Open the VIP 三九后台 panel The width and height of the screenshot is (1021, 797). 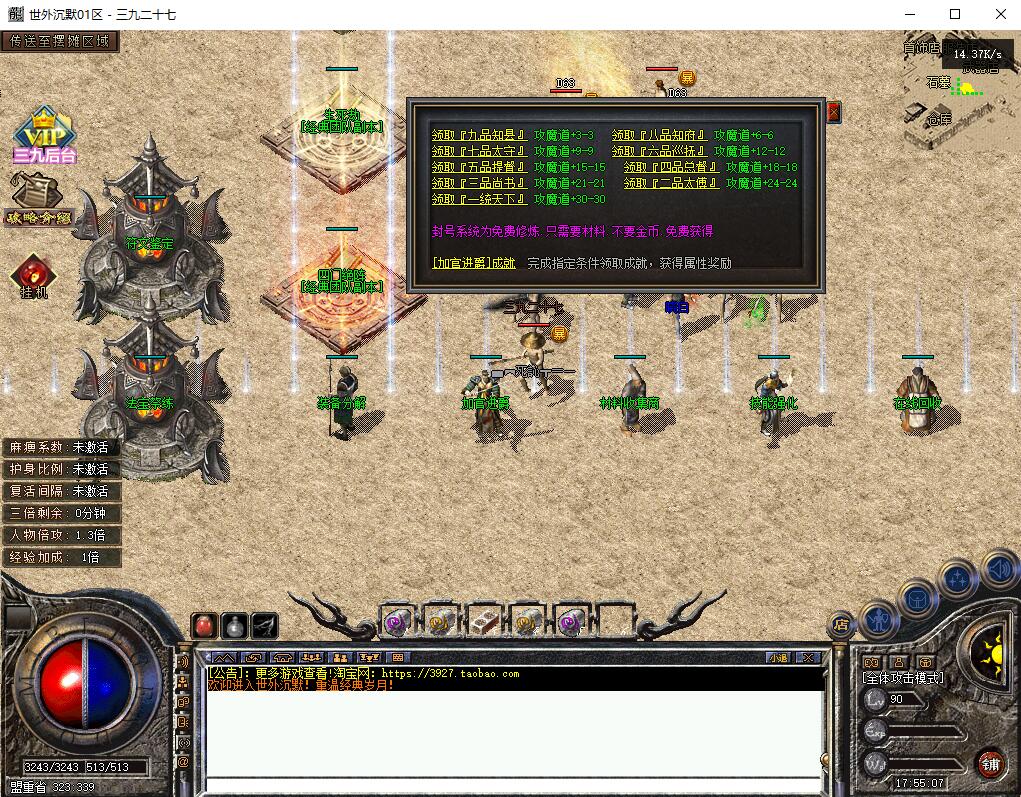tap(44, 135)
